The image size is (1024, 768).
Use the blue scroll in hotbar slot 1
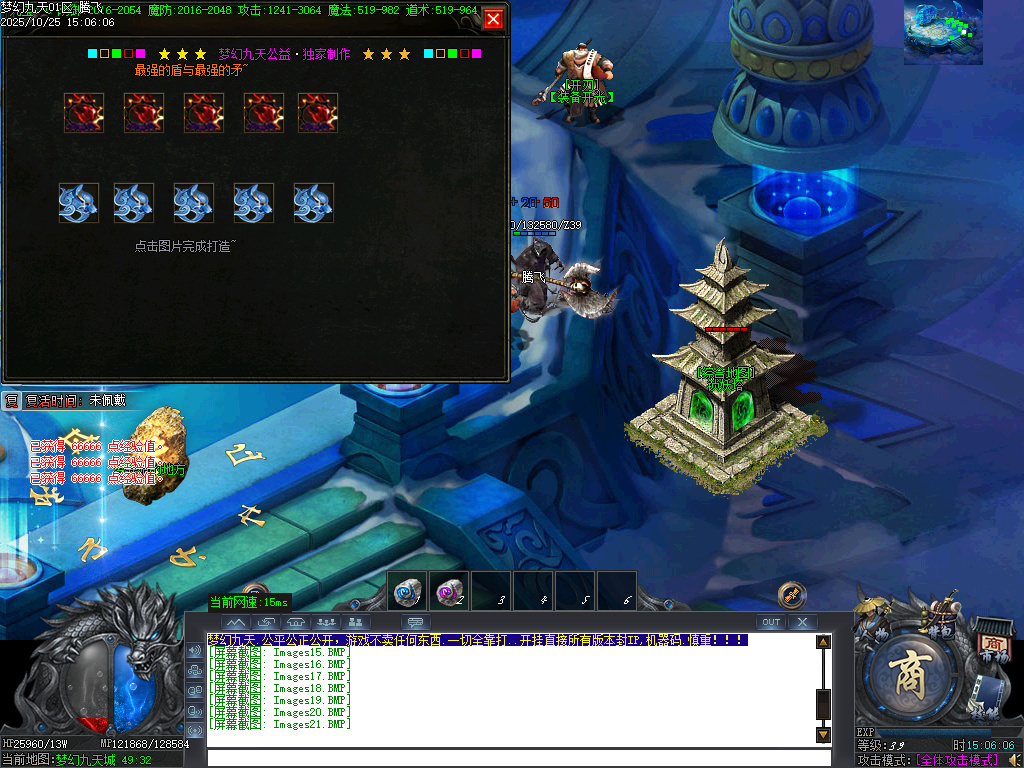407,593
